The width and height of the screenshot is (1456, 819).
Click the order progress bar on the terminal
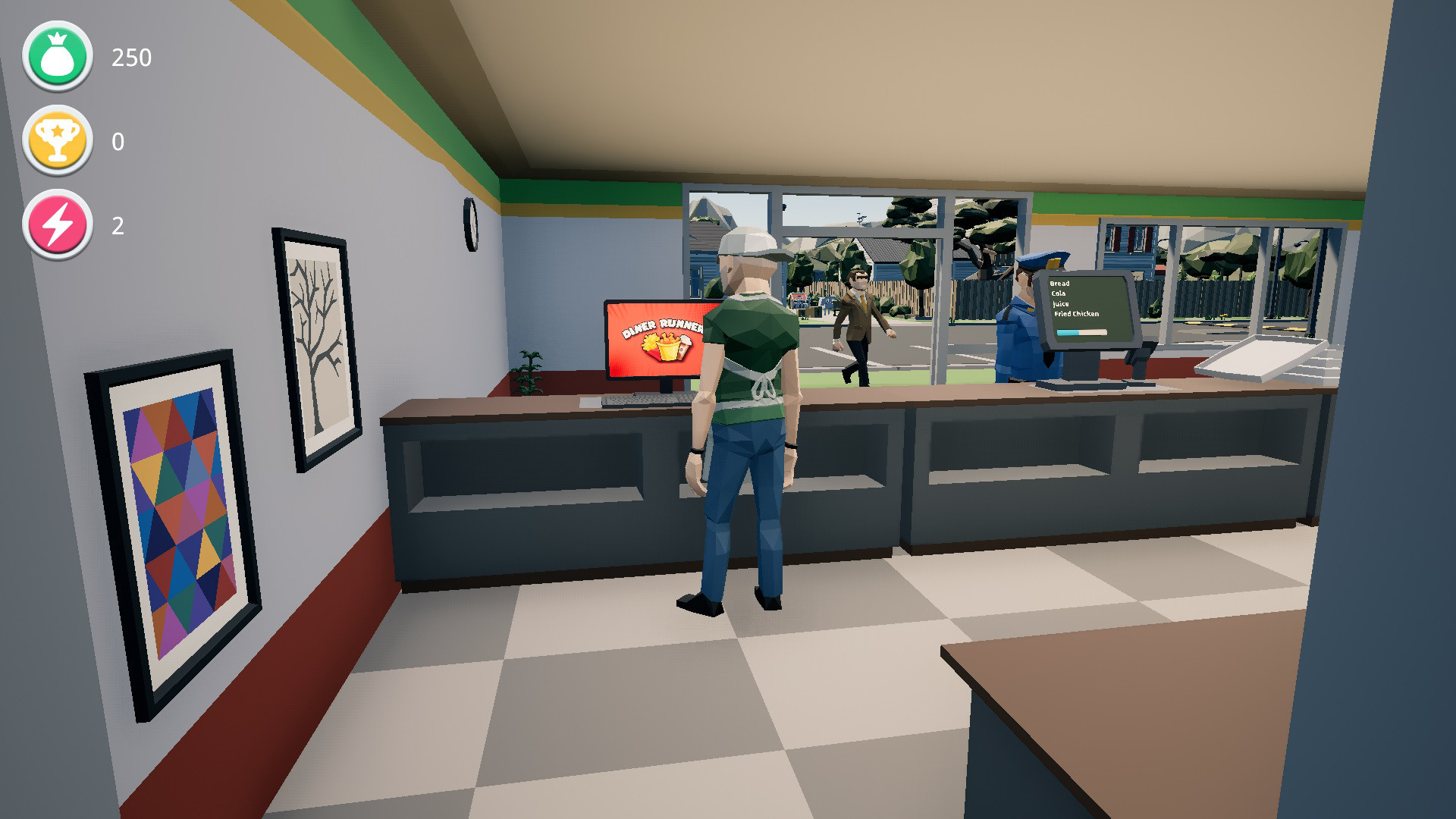[1082, 332]
